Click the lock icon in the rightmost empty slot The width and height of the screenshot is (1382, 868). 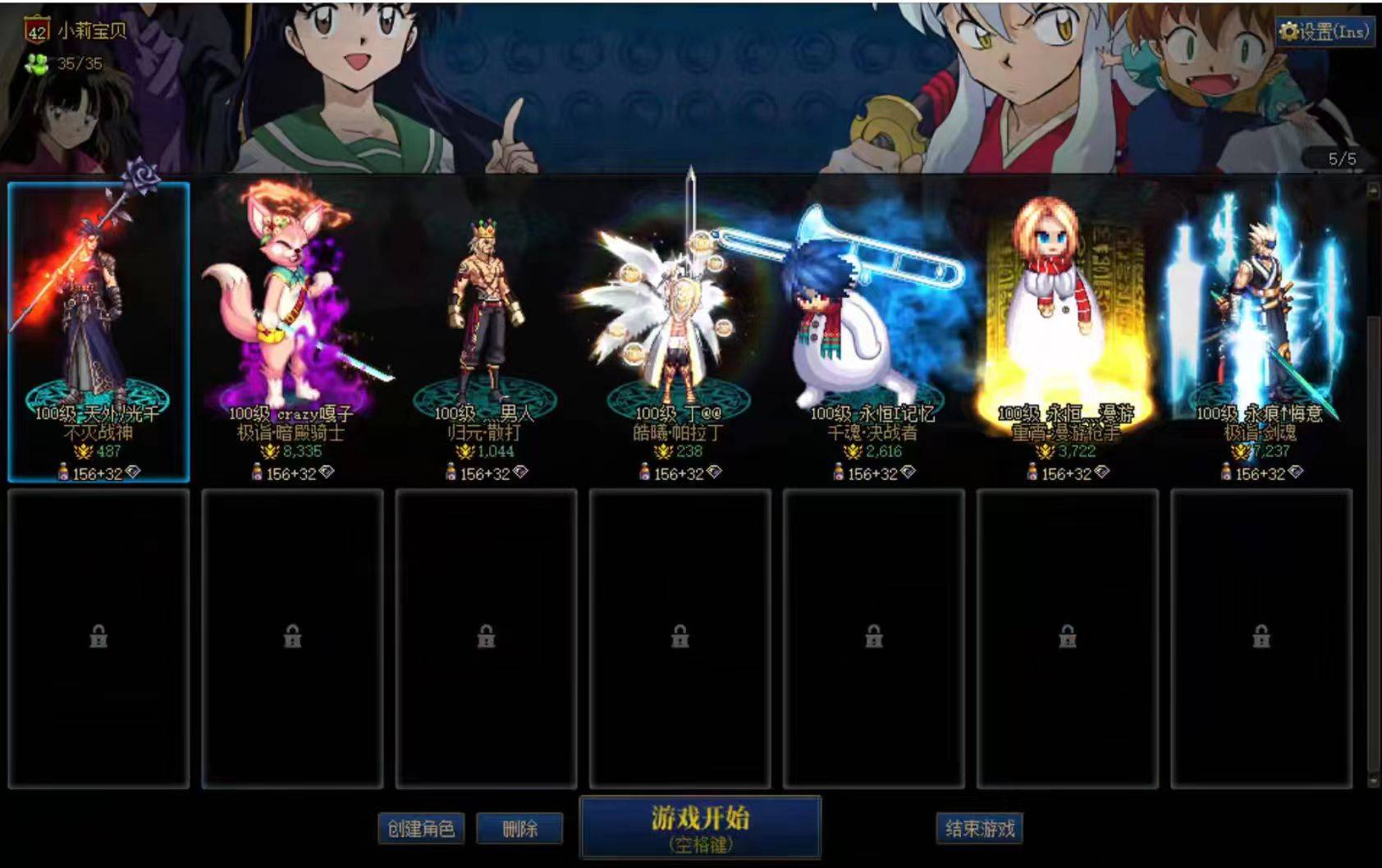[1261, 634]
